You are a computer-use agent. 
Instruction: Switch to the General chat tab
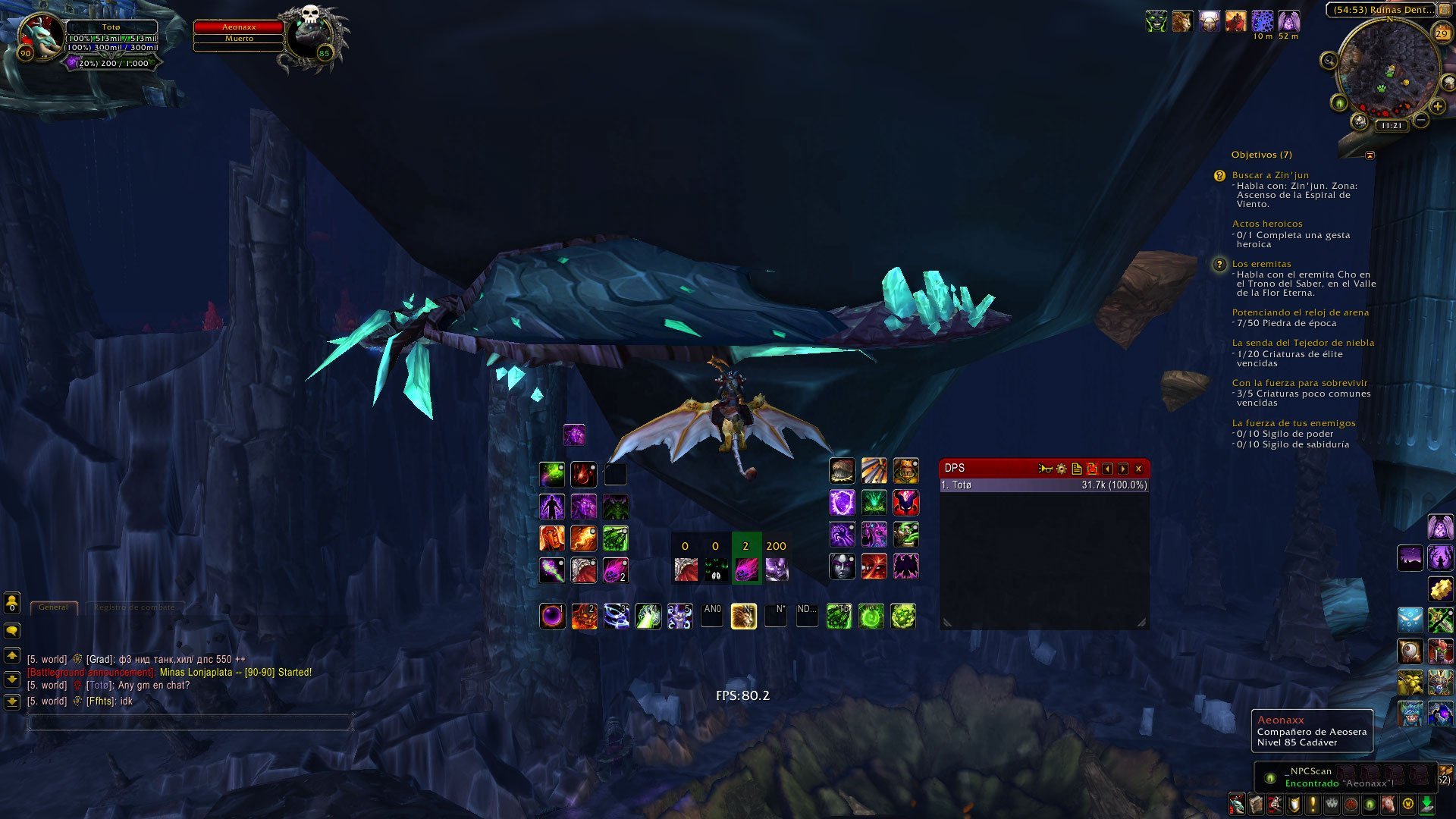click(53, 607)
